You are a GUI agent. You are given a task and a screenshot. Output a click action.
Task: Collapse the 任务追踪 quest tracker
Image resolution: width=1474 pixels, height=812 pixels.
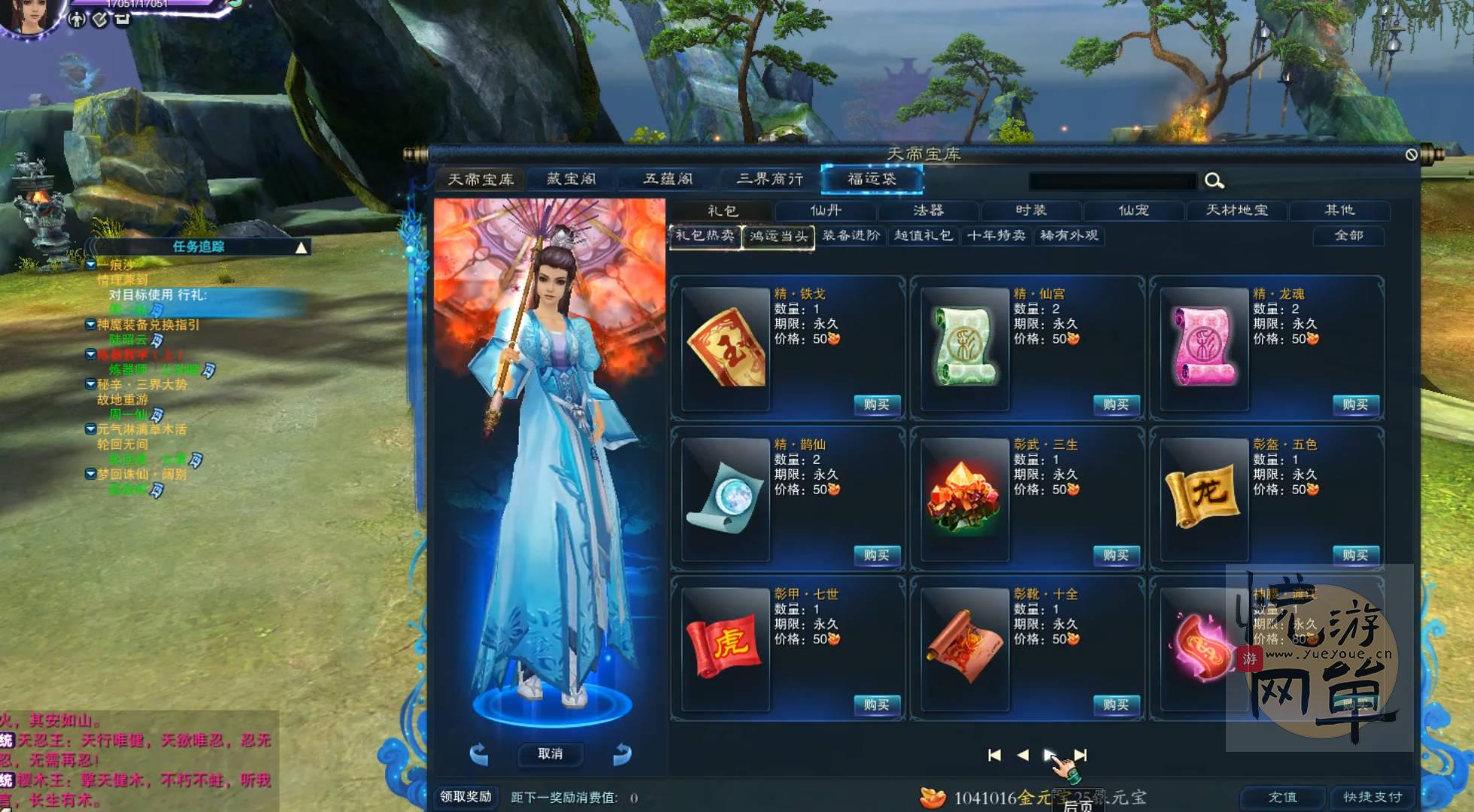pos(301,247)
